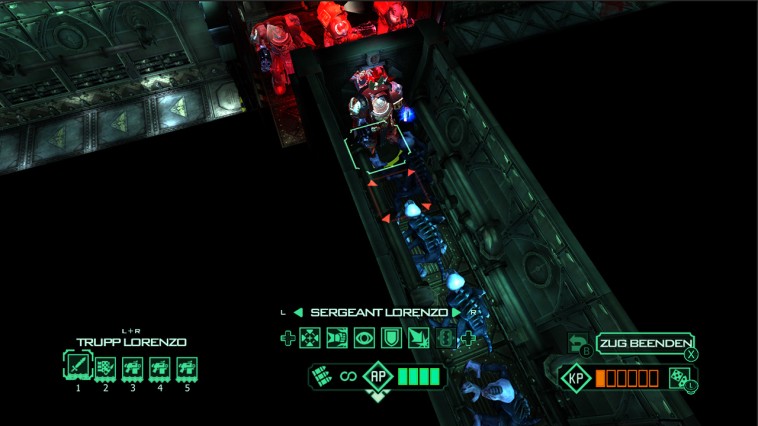This screenshot has width=758, height=426.
Task: Activate the shield guard action
Action: pos(390,339)
